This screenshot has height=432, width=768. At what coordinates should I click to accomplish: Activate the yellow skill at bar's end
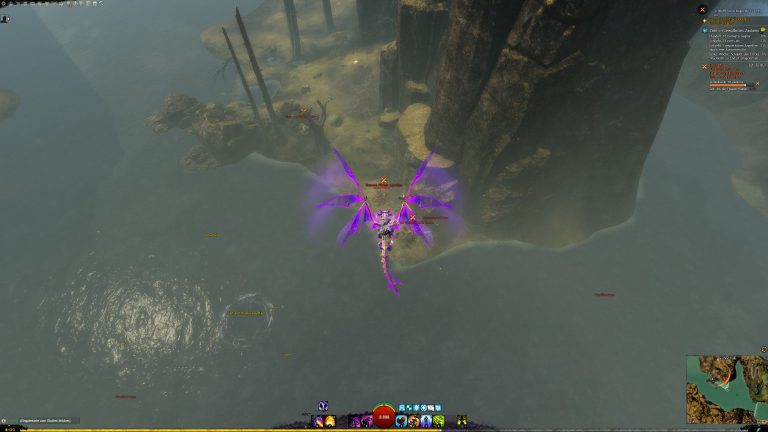pos(462,420)
